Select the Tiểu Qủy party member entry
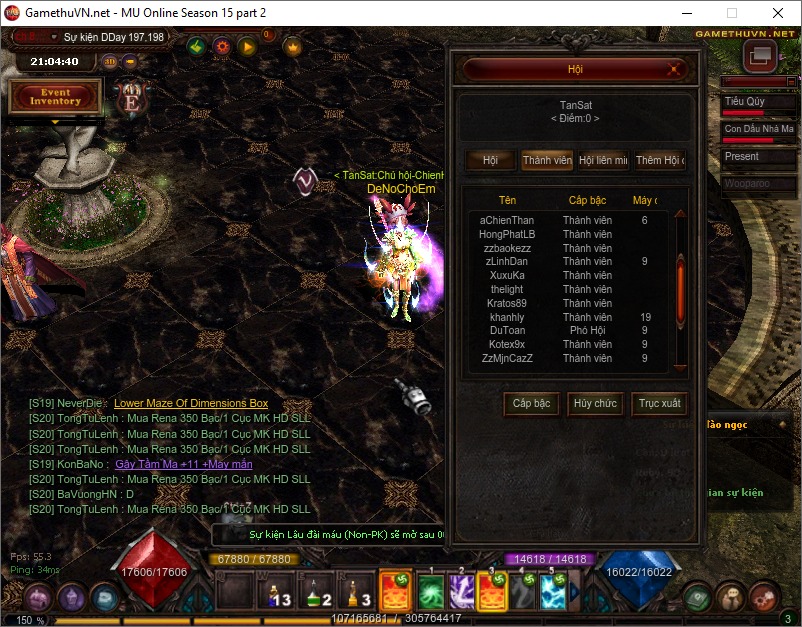Image resolution: width=802 pixels, height=627 pixels. pyautogui.click(x=758, y=104)
